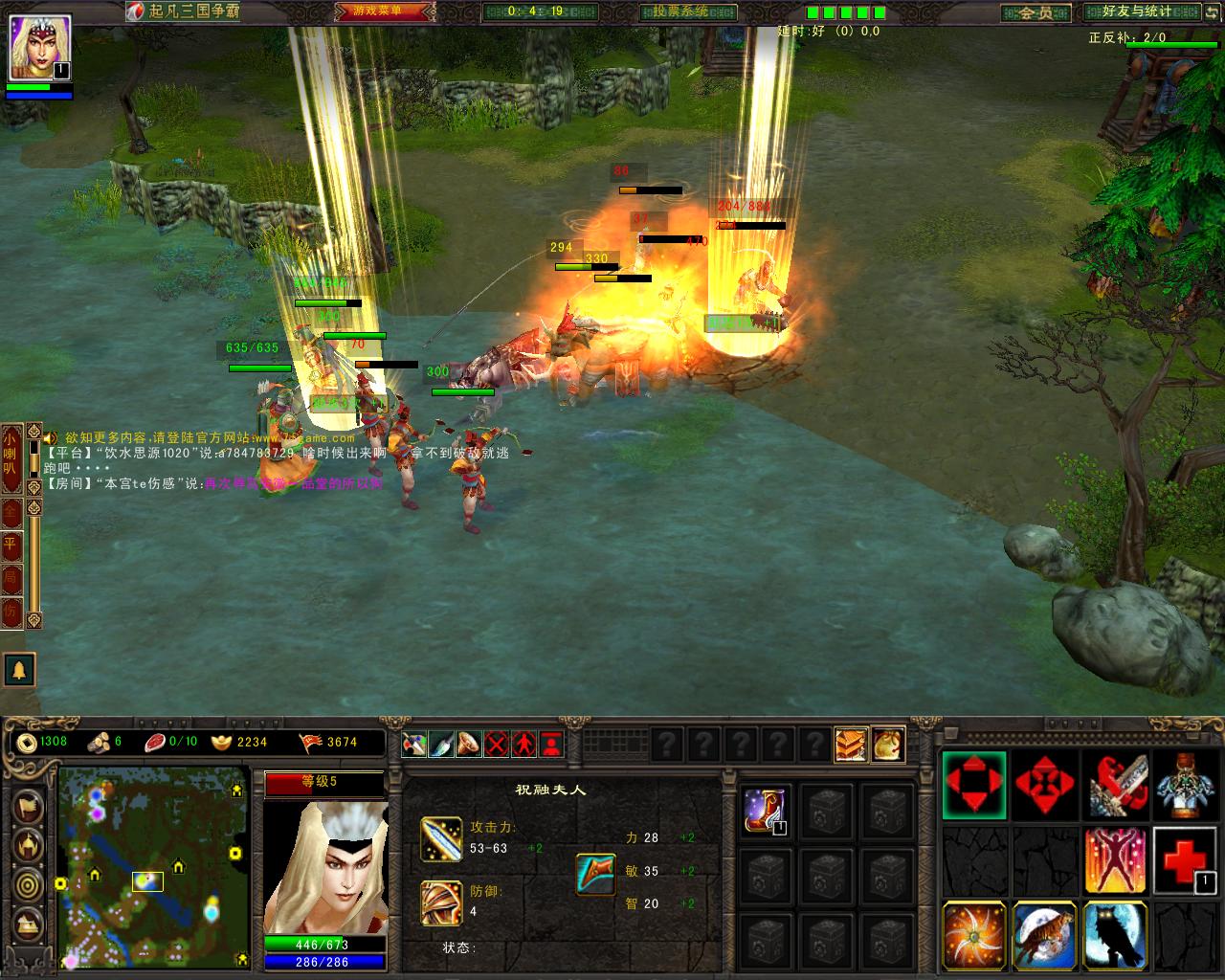Image resolution: width=1225 pixels, height=980 pixels.
Task: Select the boot item in inventory
Action: (766, 811)
